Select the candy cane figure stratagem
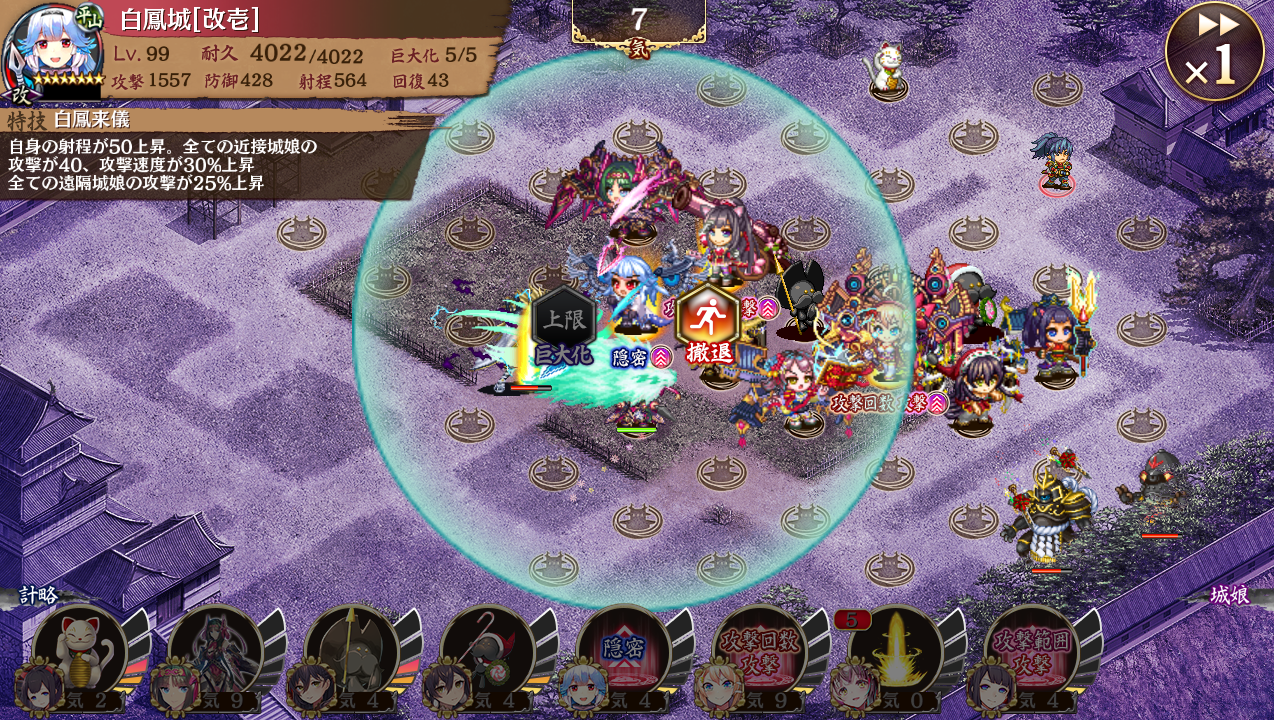 [x=488, y=652]
